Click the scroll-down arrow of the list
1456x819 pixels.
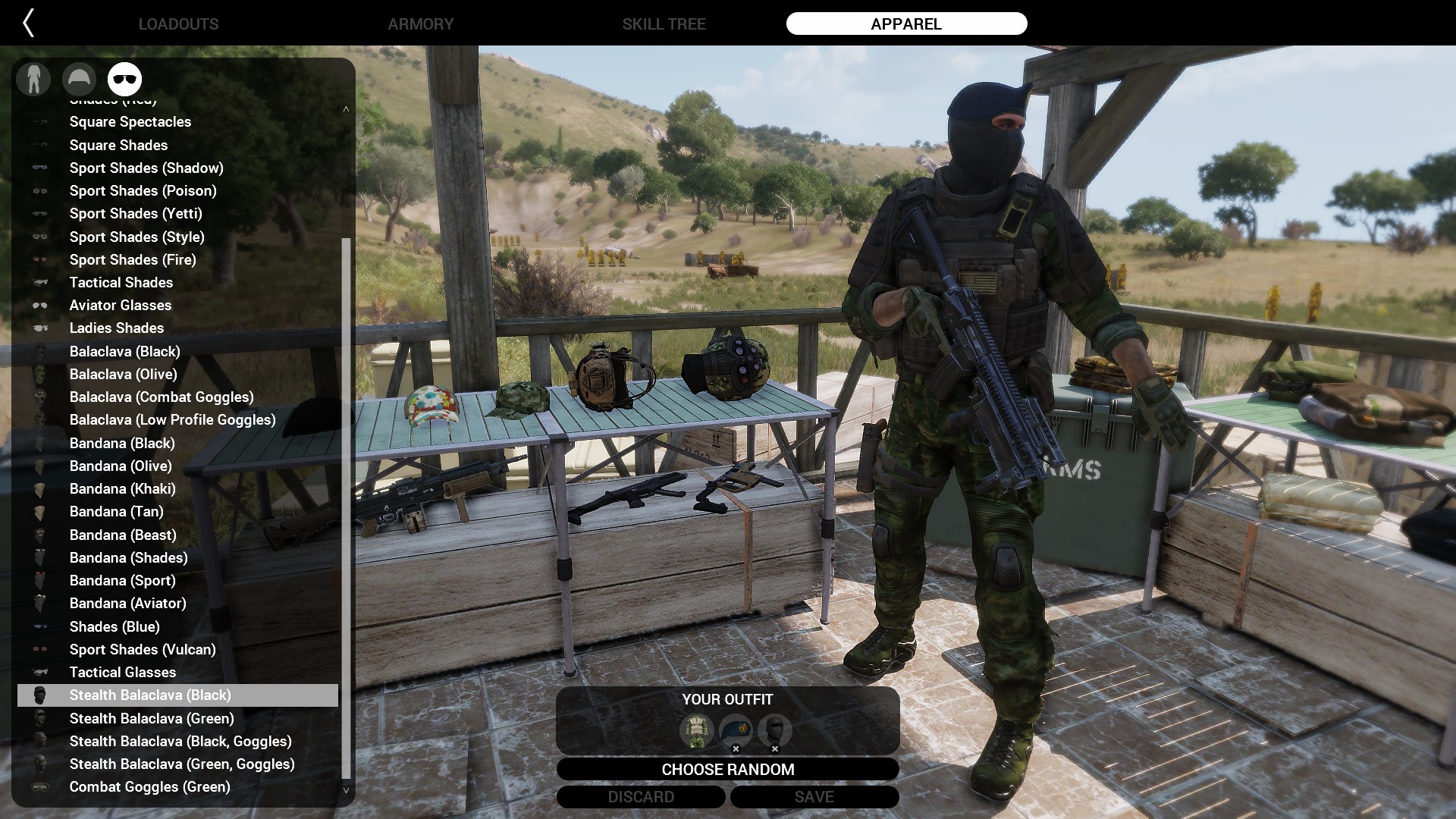point(347,790)
